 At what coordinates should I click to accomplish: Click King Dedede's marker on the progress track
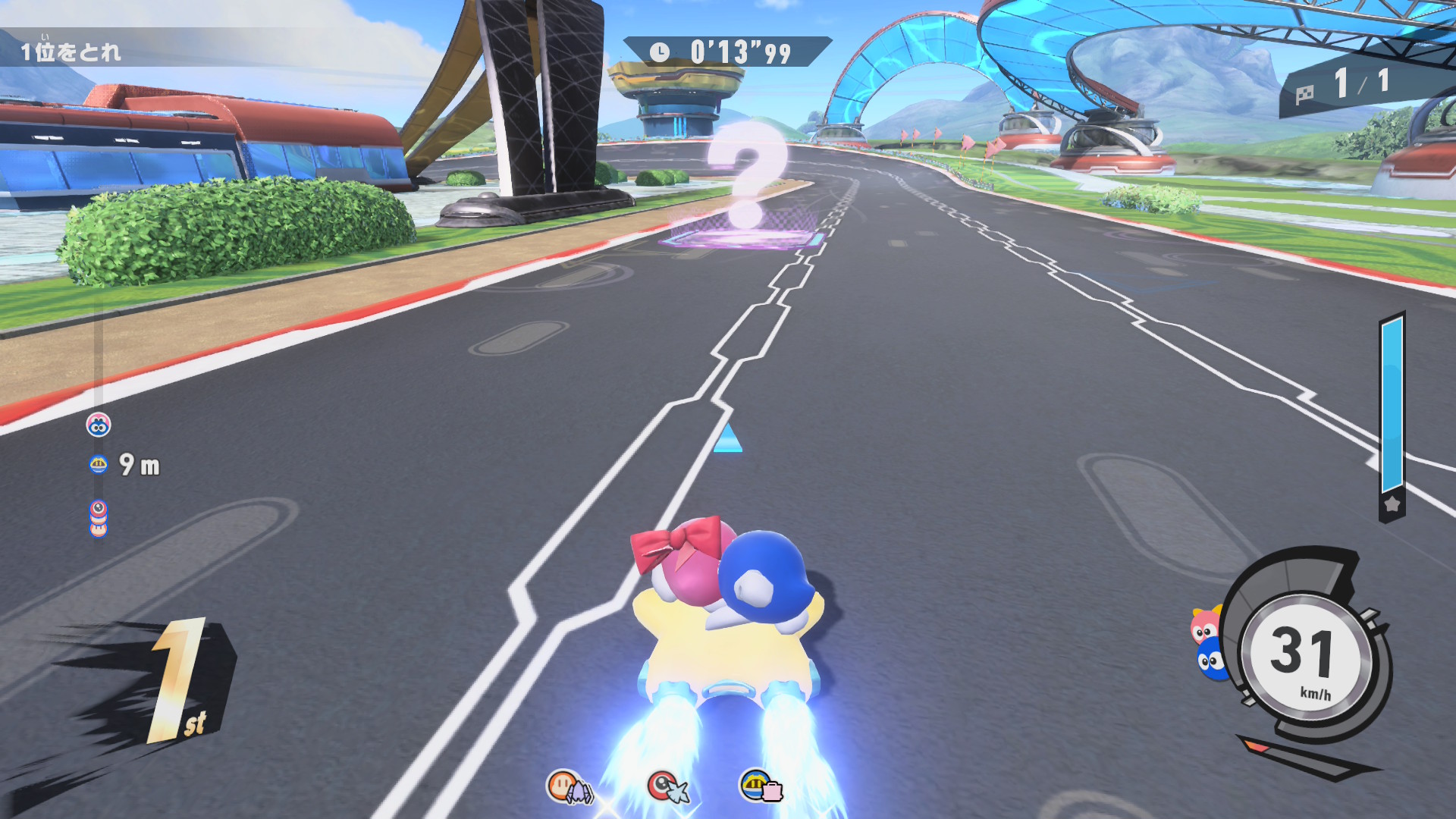(99, 464)
